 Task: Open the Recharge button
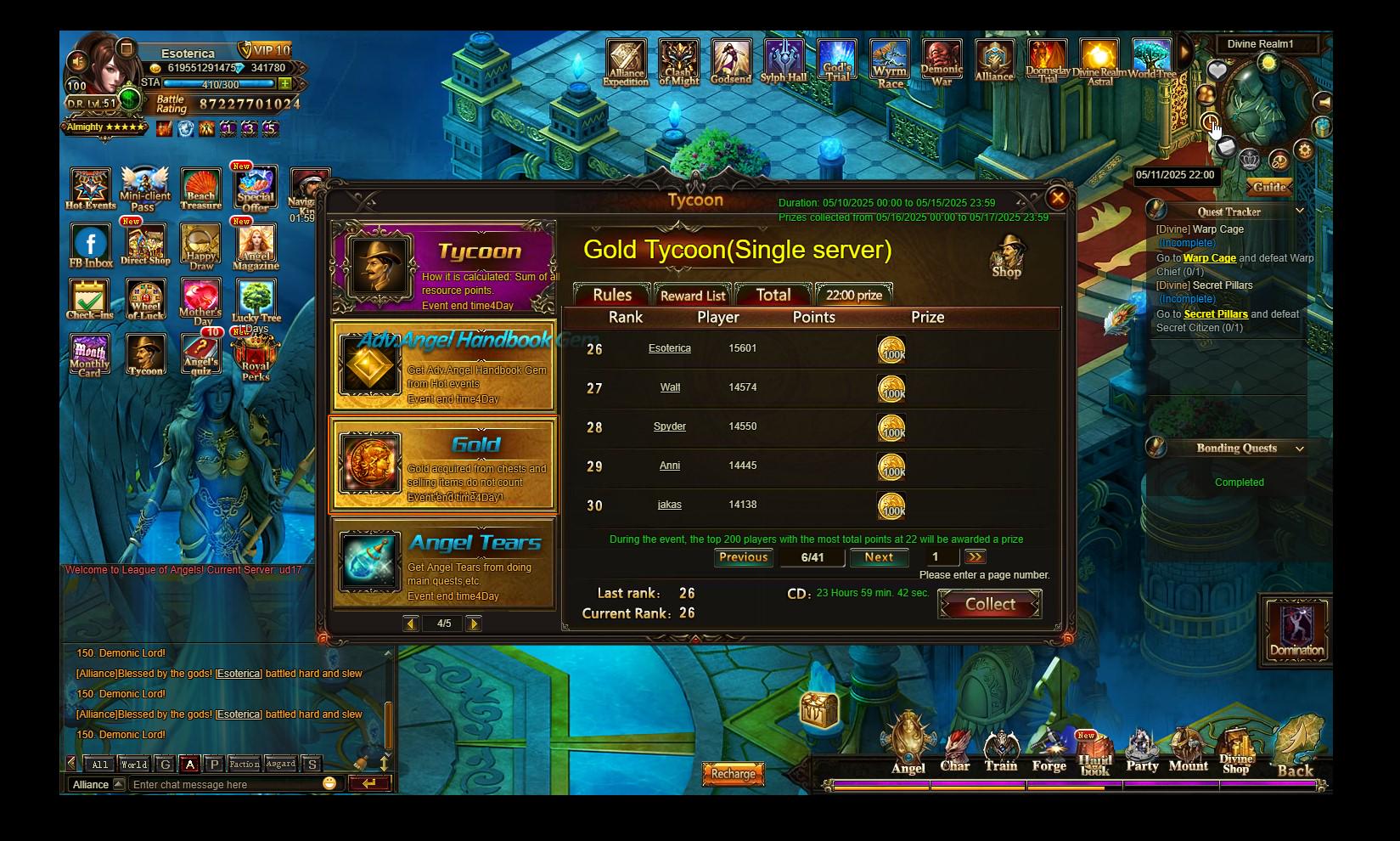[733, 774]
